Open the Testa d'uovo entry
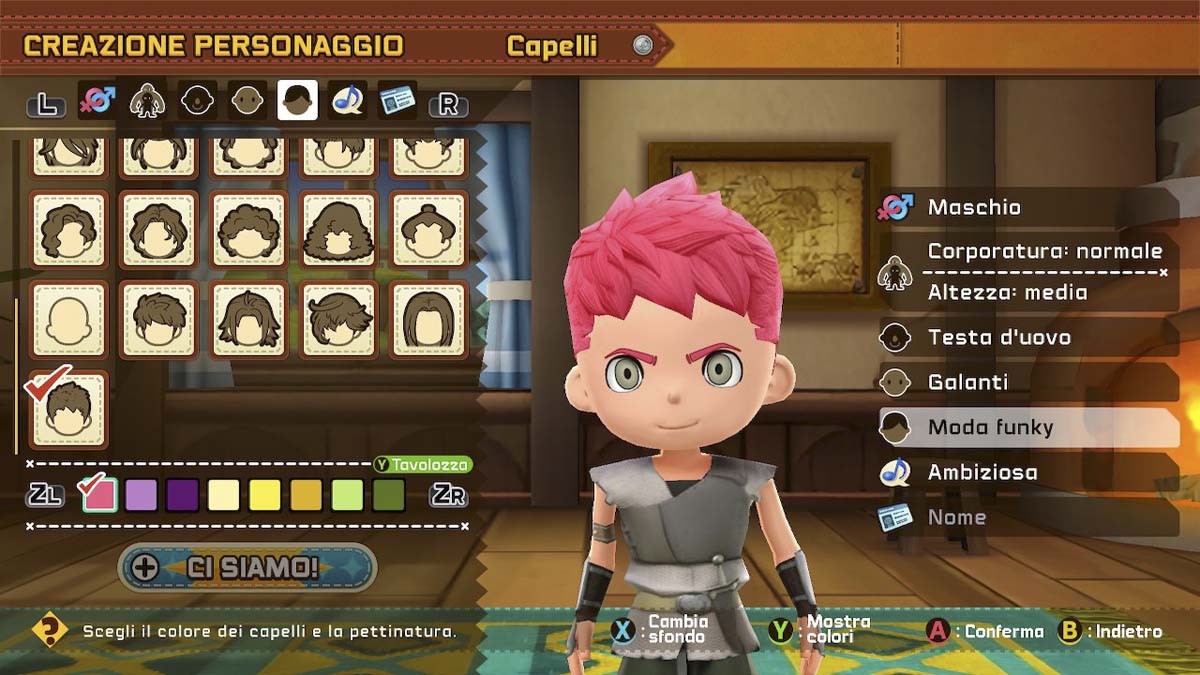 (1028, 337)
